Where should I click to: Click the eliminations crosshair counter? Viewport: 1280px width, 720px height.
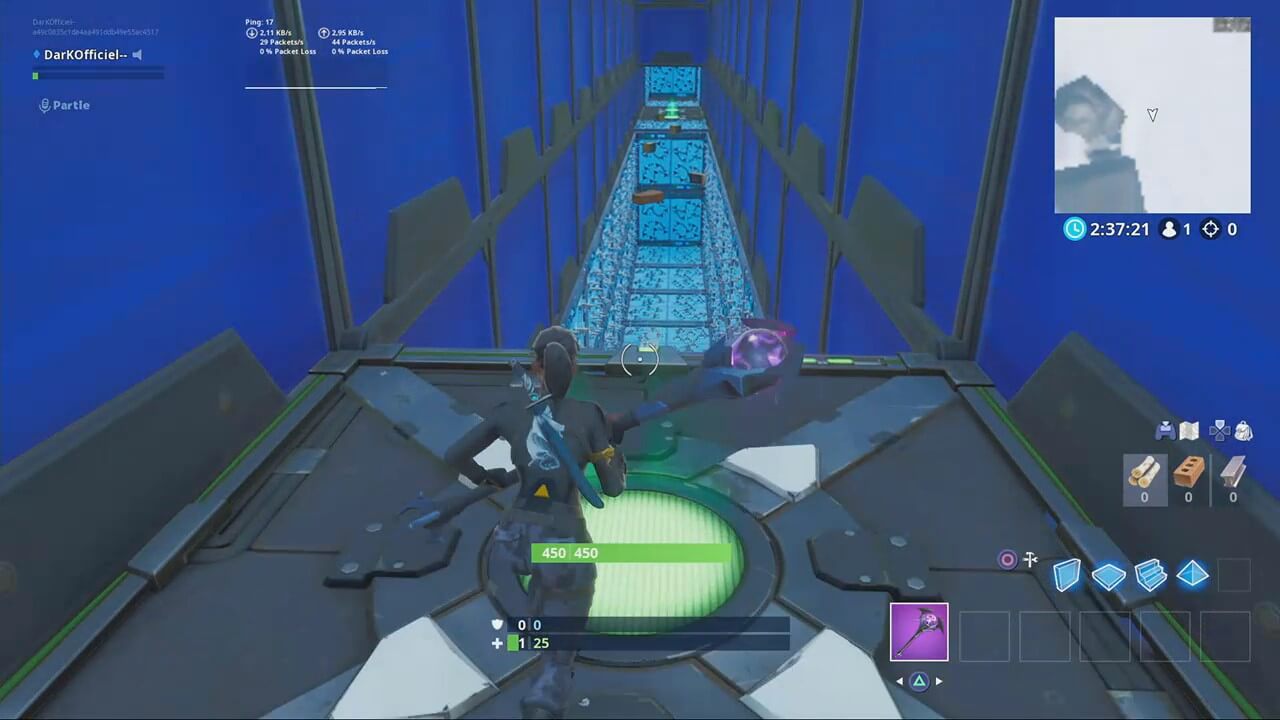[x=1212, y=229]
